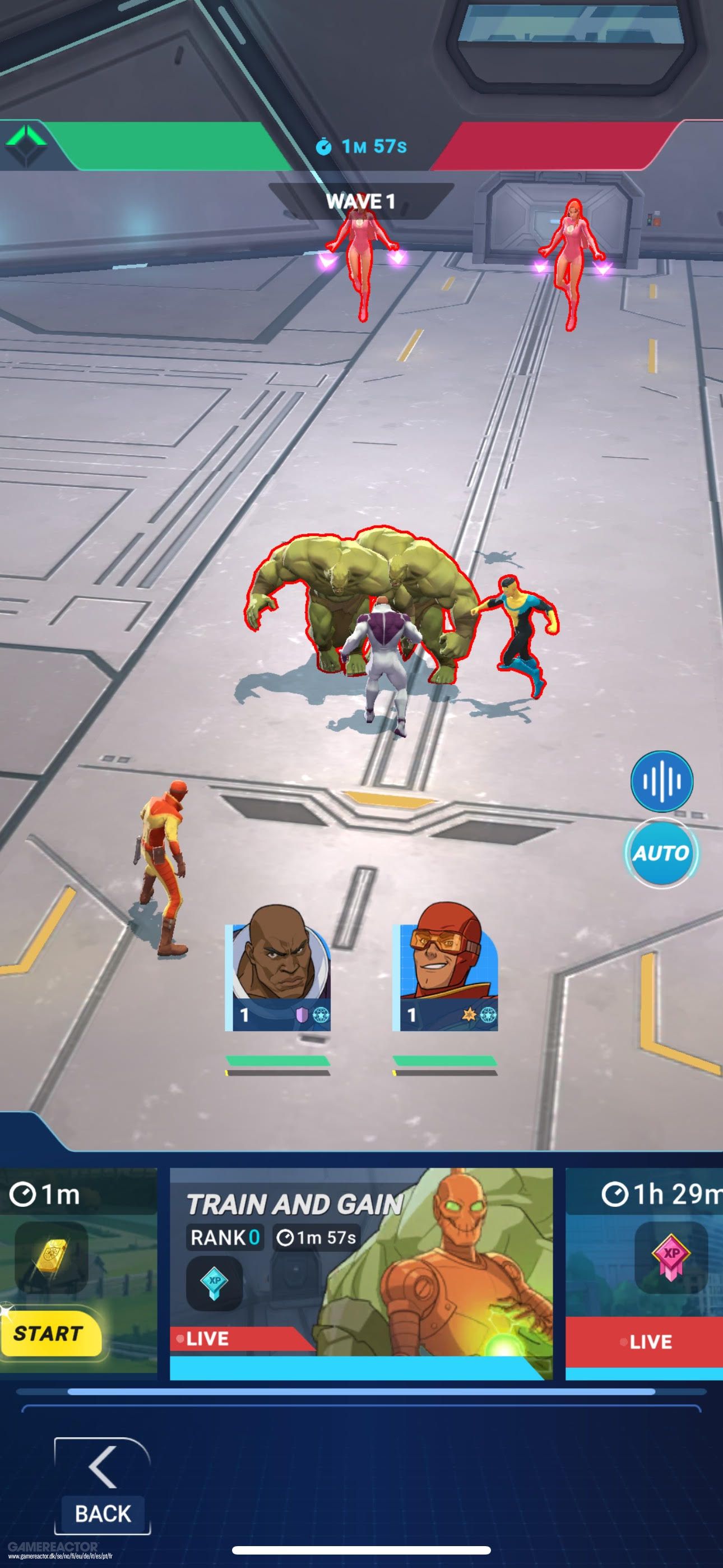The width and height of the screenshot is (723, 1568).
Task: Tap the WAVE 1 banner
Action: tap(360, 201)
